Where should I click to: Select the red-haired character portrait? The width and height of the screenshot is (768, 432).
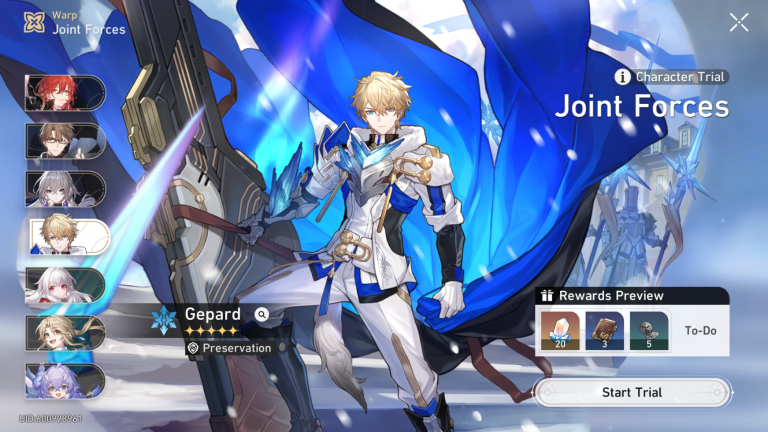click(64, 93)
